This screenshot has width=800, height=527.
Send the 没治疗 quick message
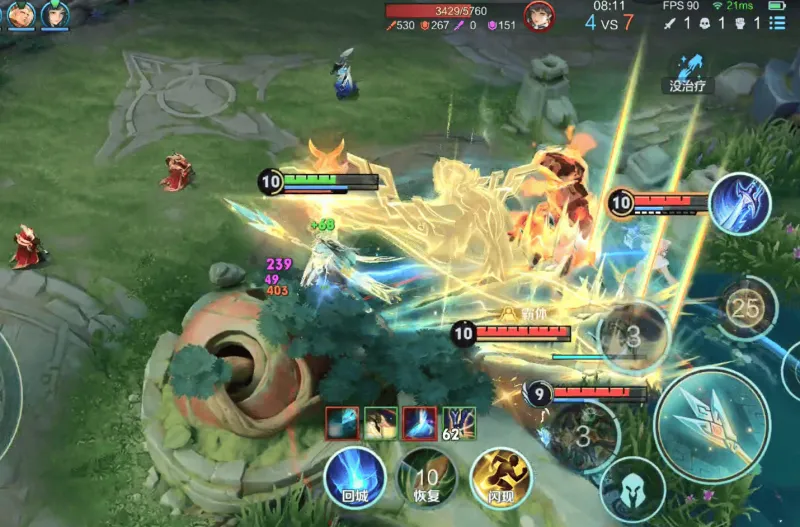pyautogui.click(x=689, y=73)
